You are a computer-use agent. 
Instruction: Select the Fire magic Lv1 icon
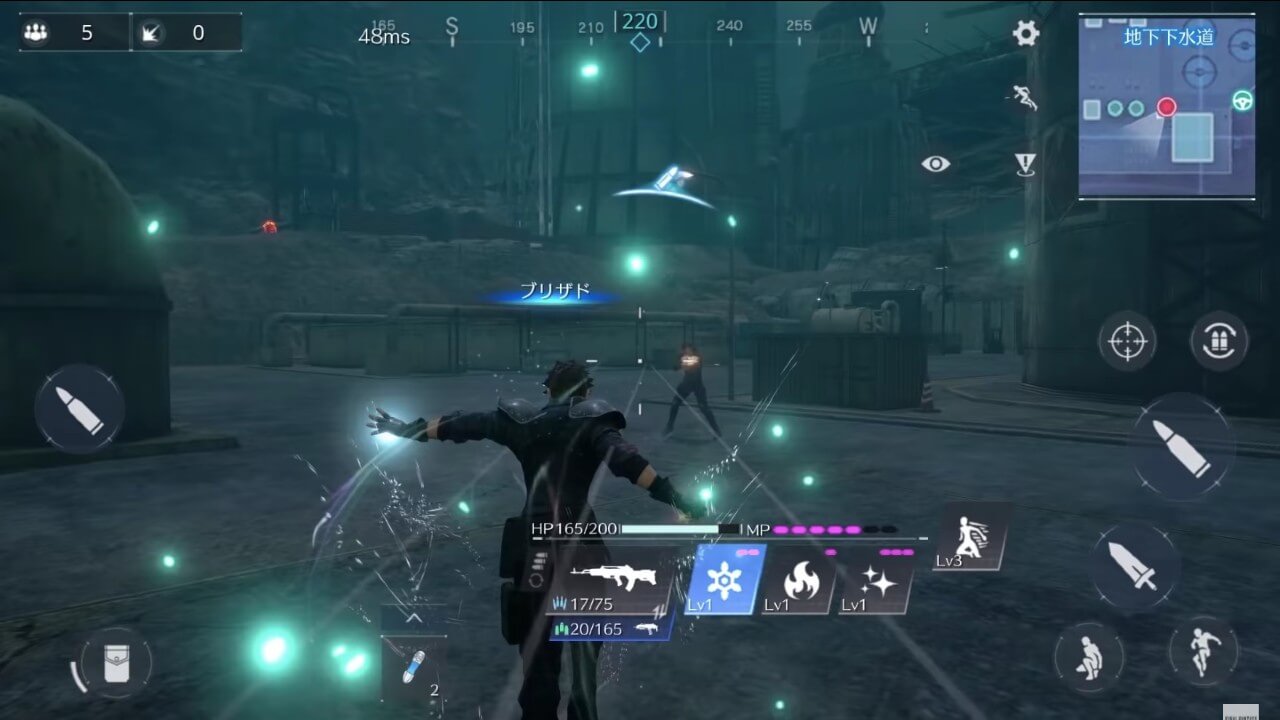coord(800,583)
